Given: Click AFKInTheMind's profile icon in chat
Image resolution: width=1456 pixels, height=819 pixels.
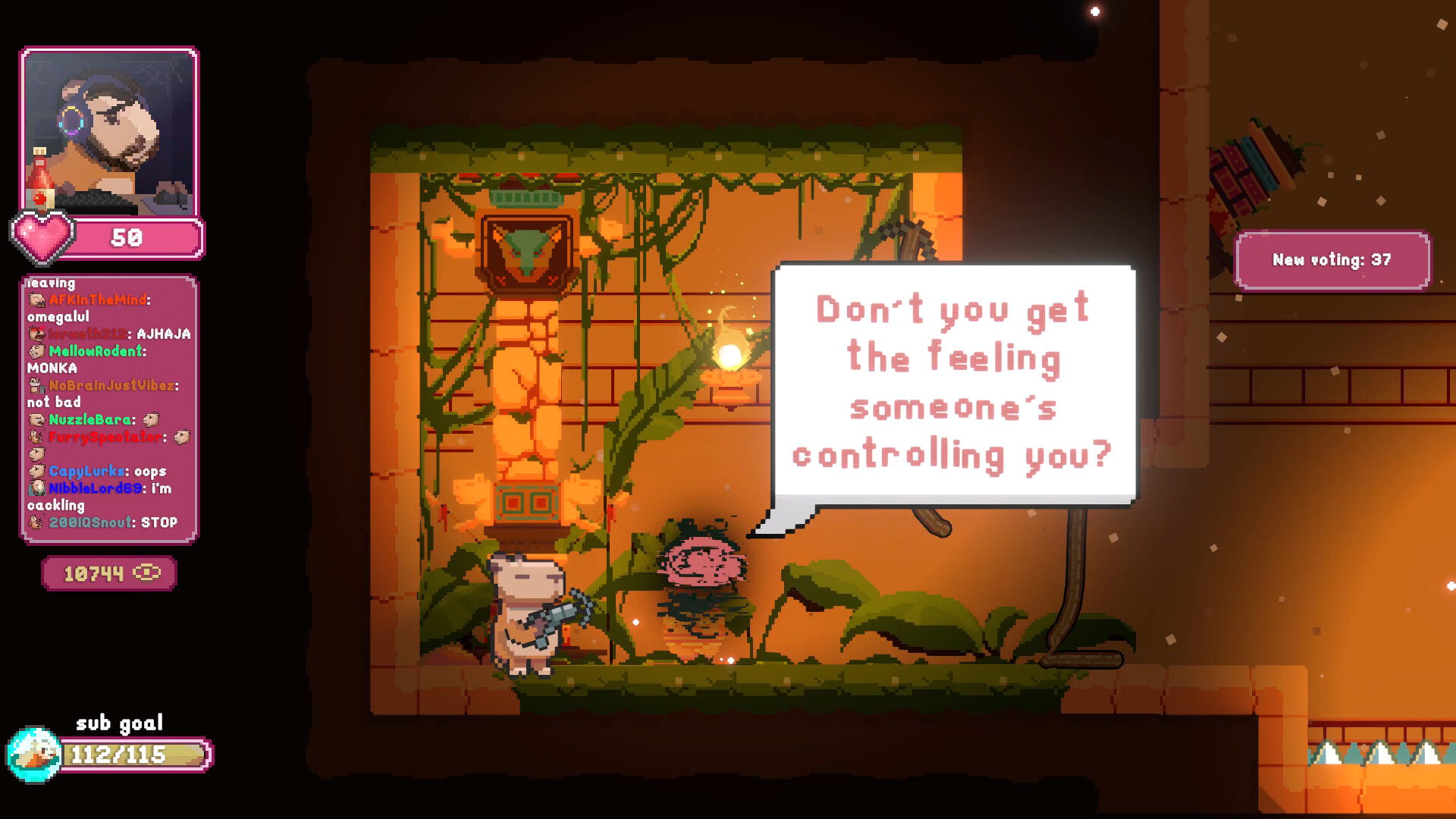Looking at the screenshot, I should click(36, 299).
